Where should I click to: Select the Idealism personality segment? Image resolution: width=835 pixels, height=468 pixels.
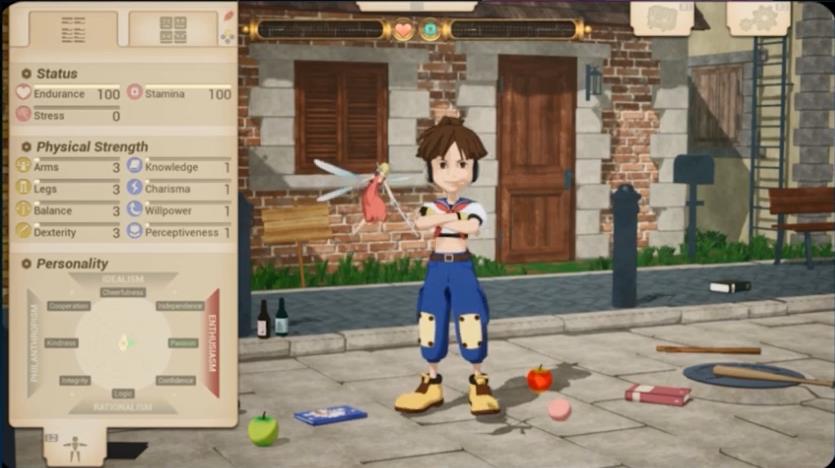(123, 278)
